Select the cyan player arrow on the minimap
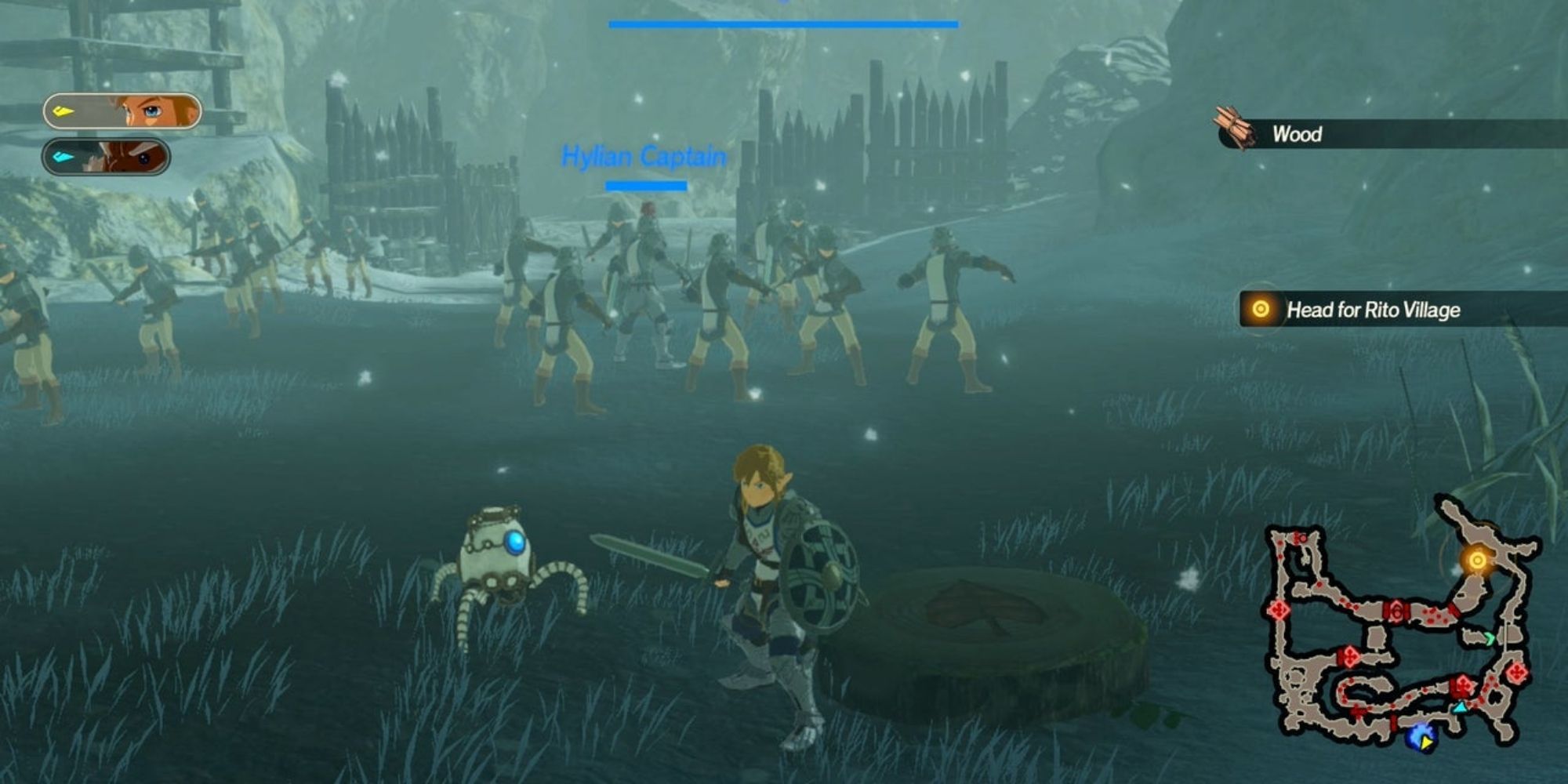The height and width of the screenshot is (784, 1568). coord(1460,708)
